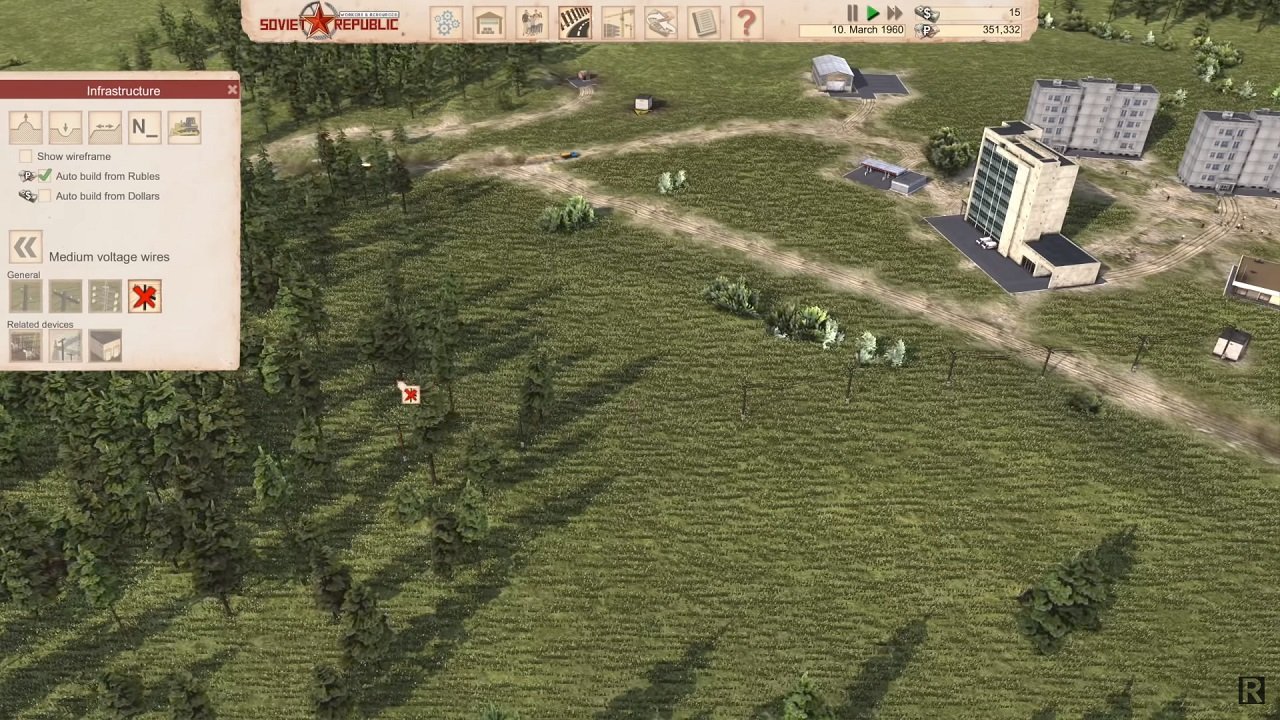Enable the Show wireframe checkbox
This screenshot has width=1280, height=720.
26,156
